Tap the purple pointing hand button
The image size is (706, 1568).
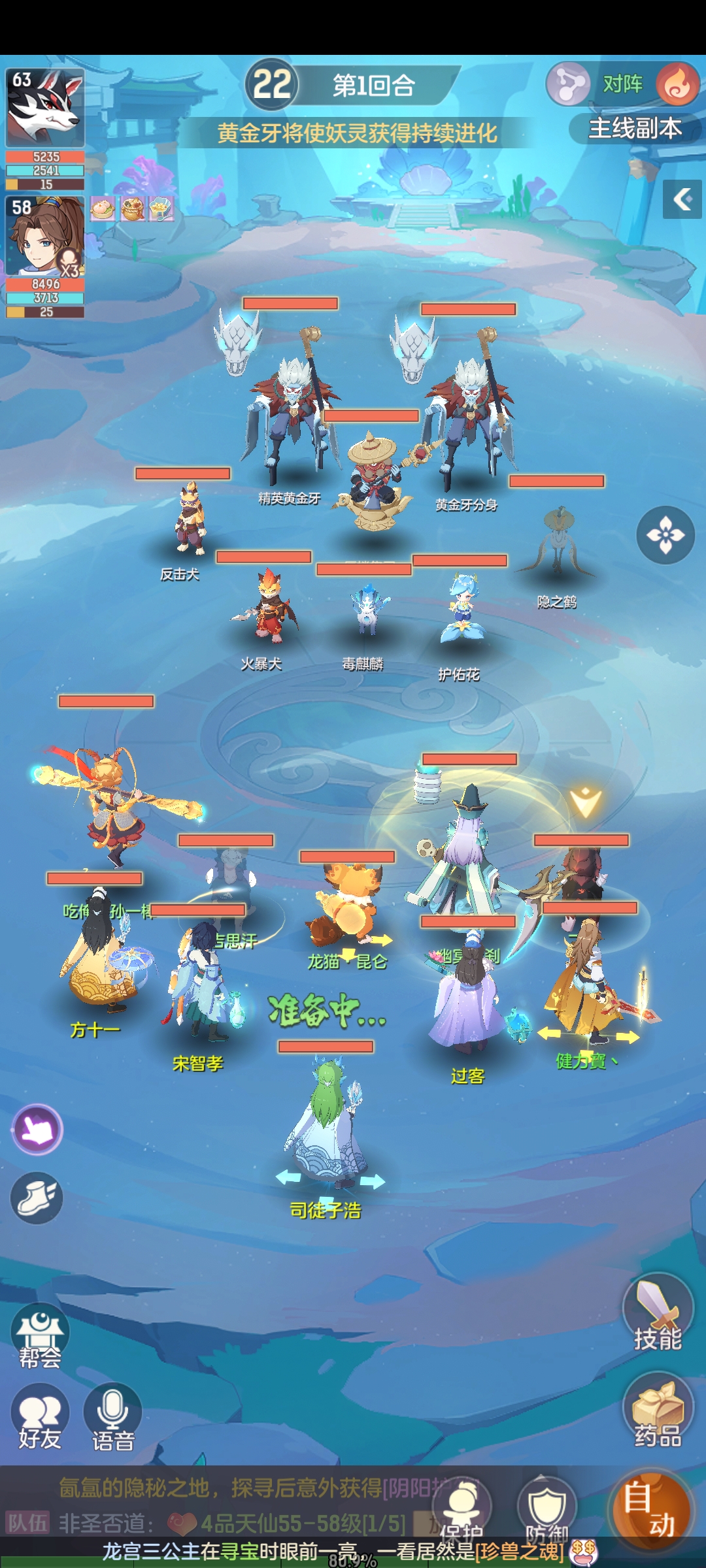(x=37, y=1128)
